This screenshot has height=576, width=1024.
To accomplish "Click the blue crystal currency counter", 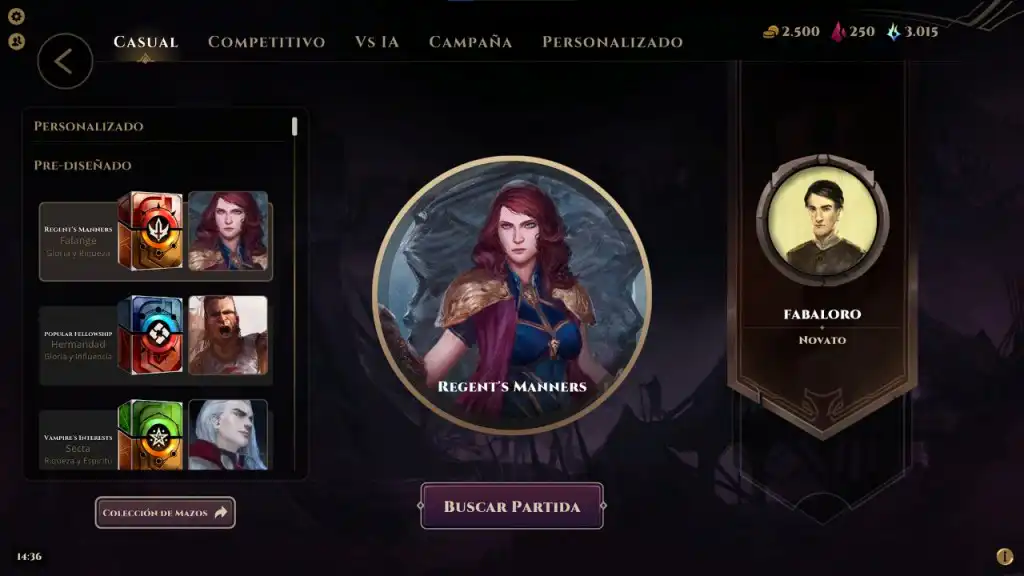I will [x=912, y=32].
